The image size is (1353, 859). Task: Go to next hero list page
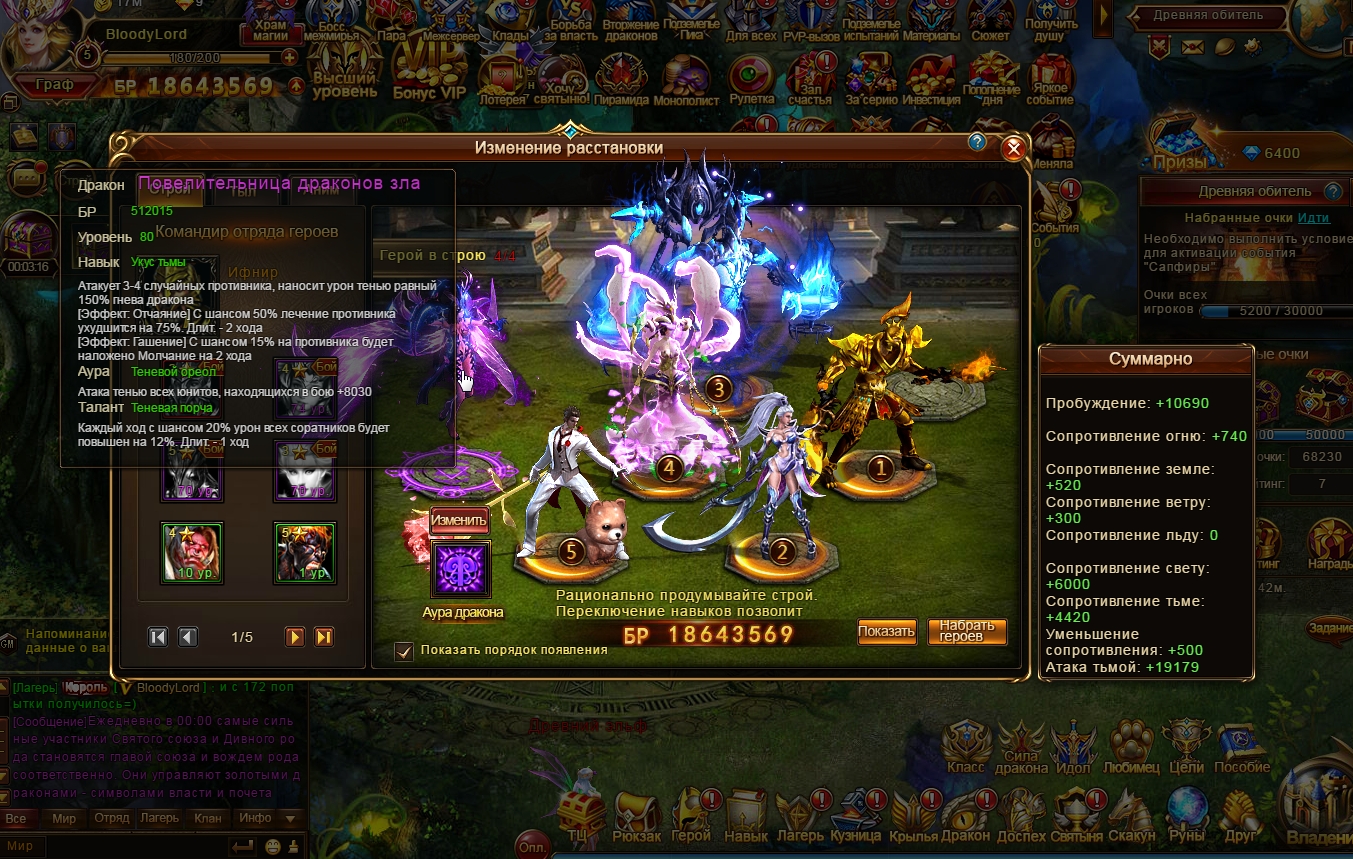294,637
